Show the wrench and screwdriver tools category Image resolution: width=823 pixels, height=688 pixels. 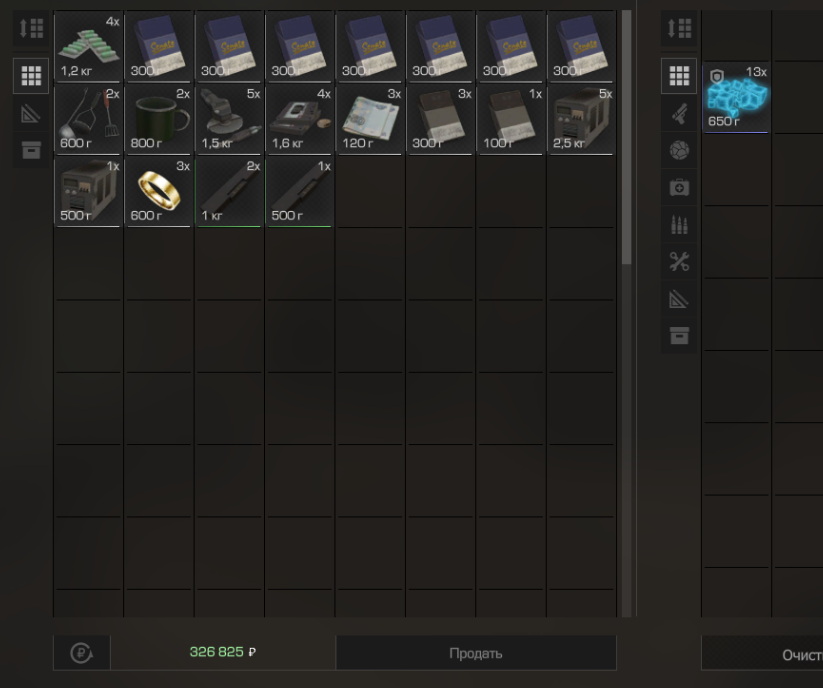click(x=679, y=262)
